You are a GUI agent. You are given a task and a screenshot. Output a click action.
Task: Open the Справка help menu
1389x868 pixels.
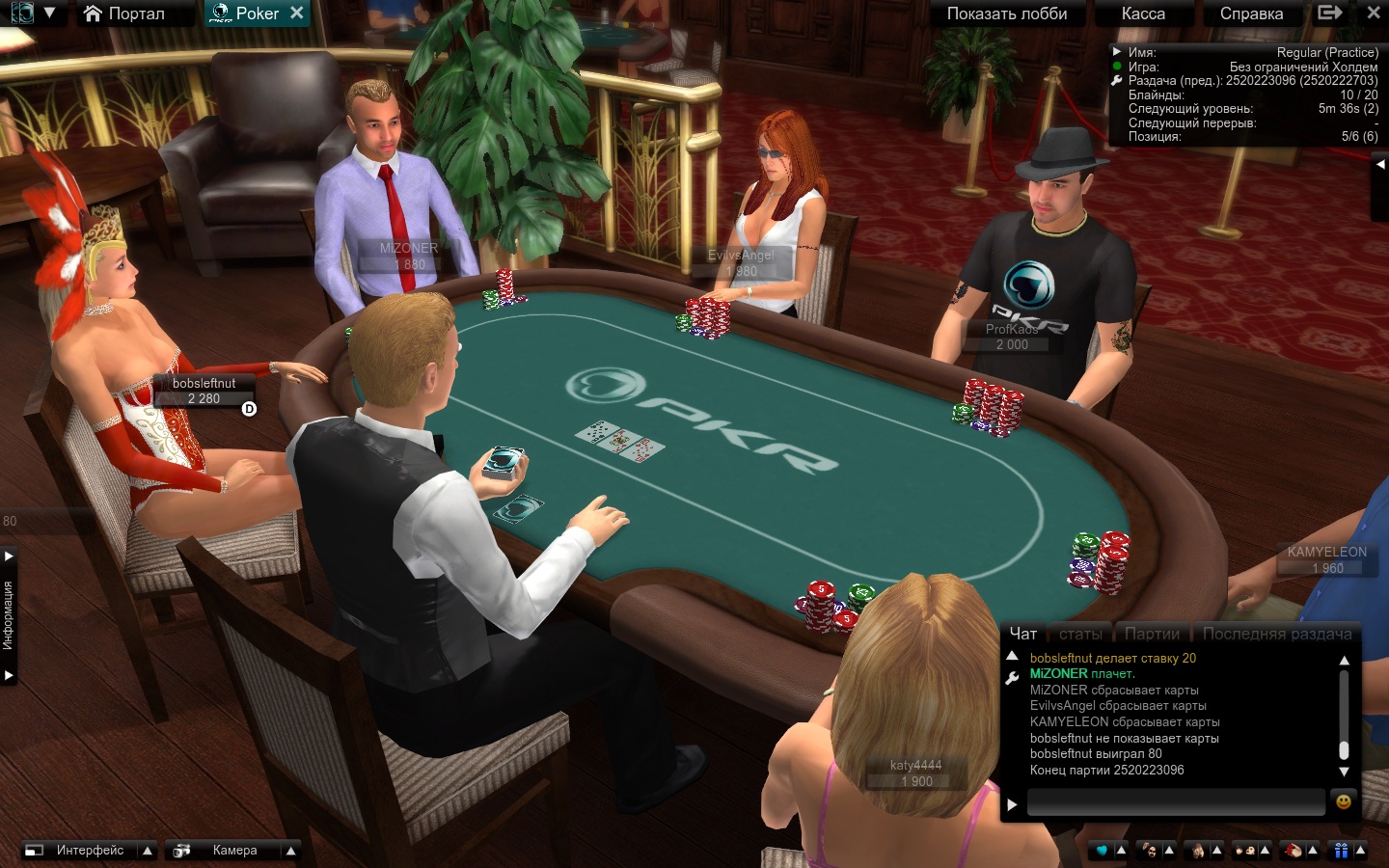click(1251, 14)
